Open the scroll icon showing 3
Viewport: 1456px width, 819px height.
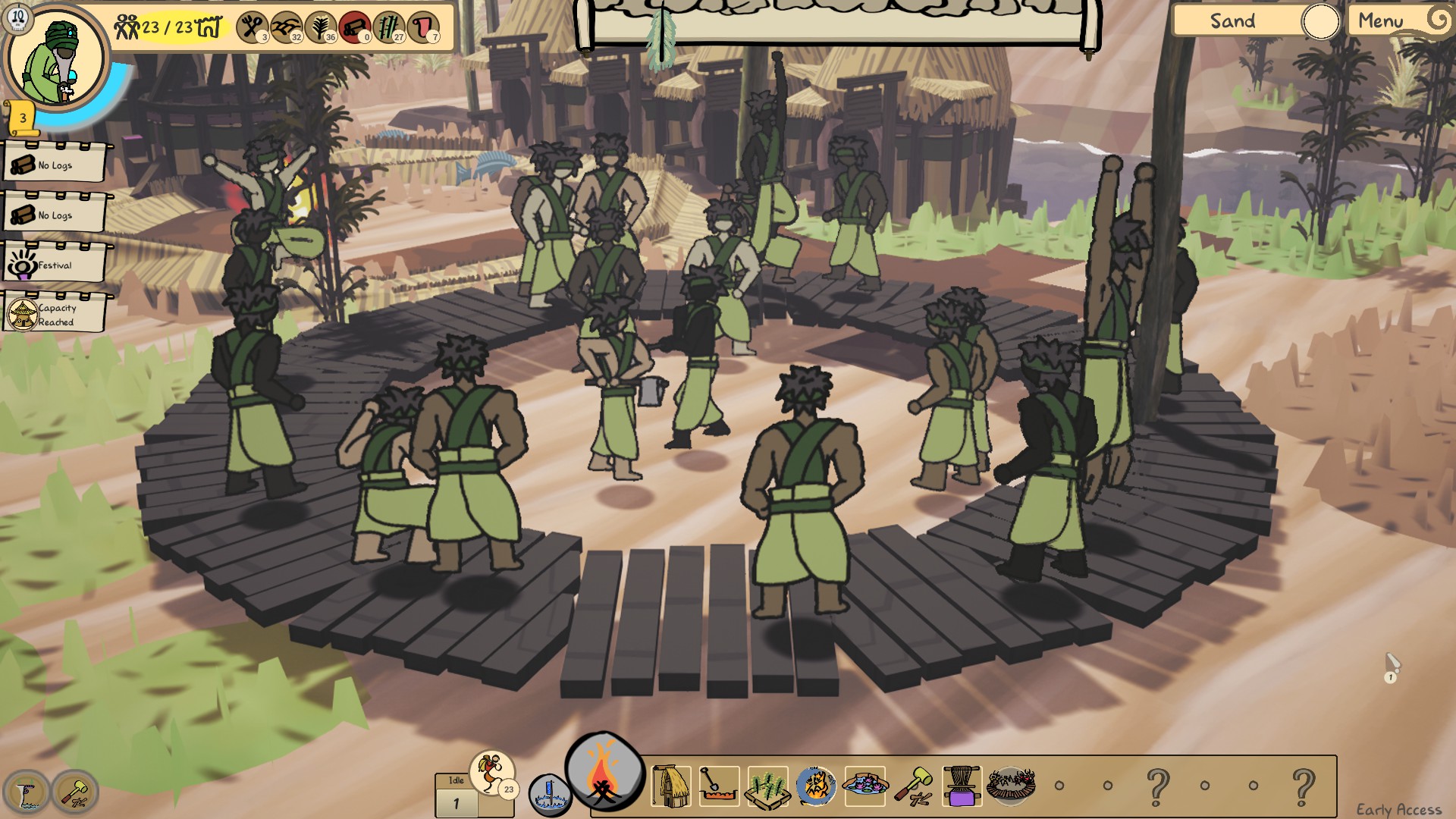tap(24, 118)
